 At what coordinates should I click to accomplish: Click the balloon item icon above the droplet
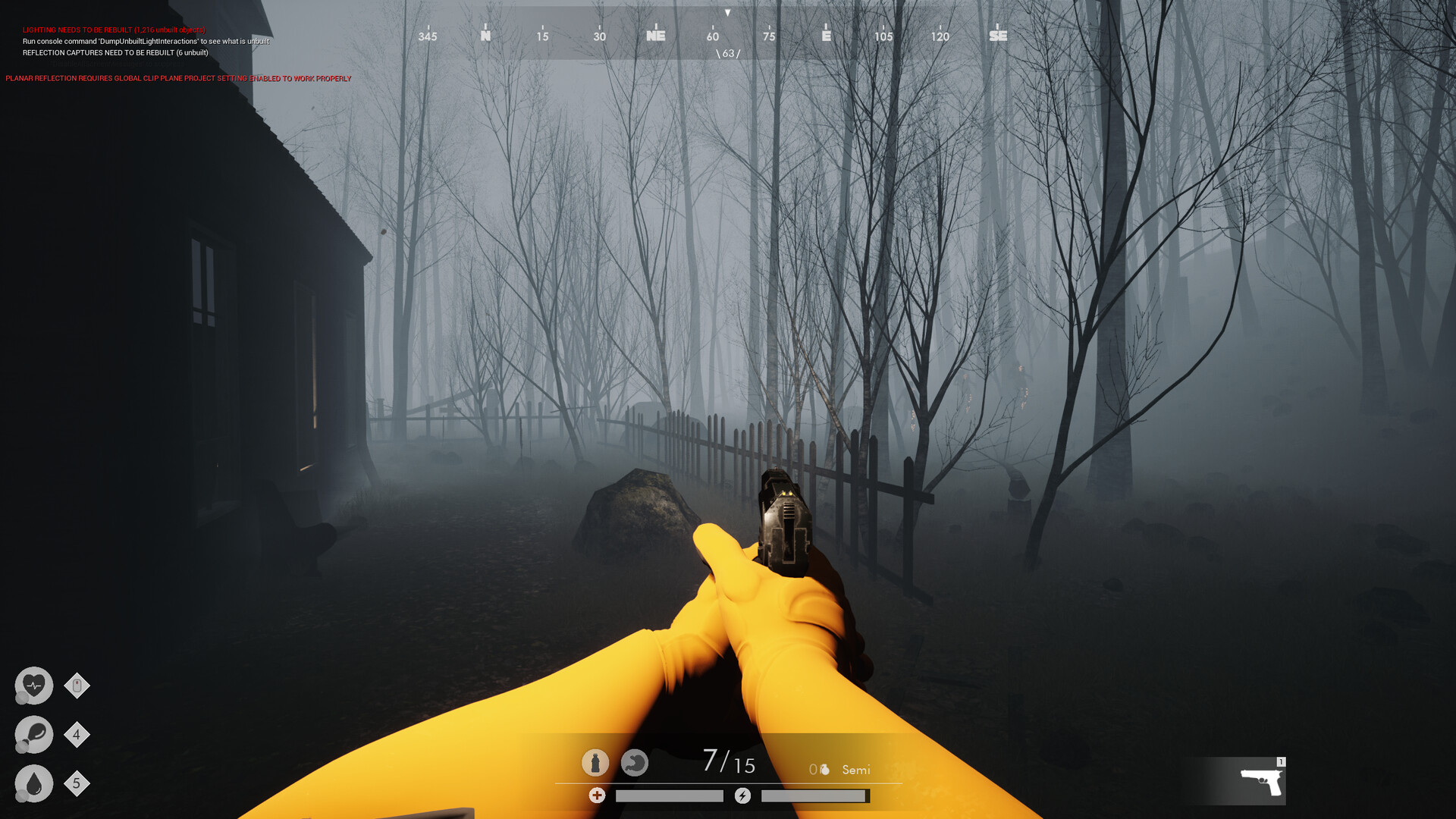33,735
